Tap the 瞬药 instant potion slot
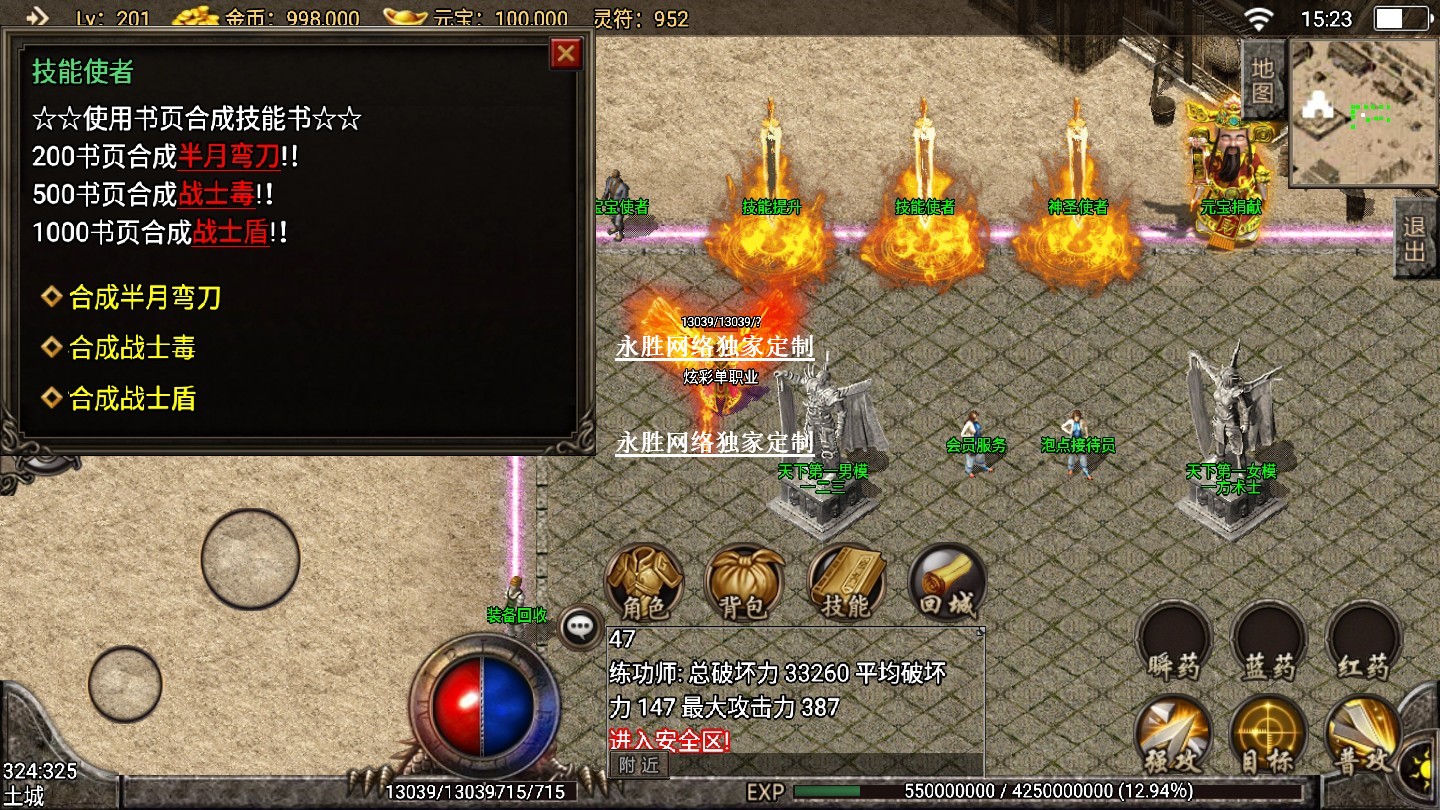1440x810 pixels. click(1173, 640)
